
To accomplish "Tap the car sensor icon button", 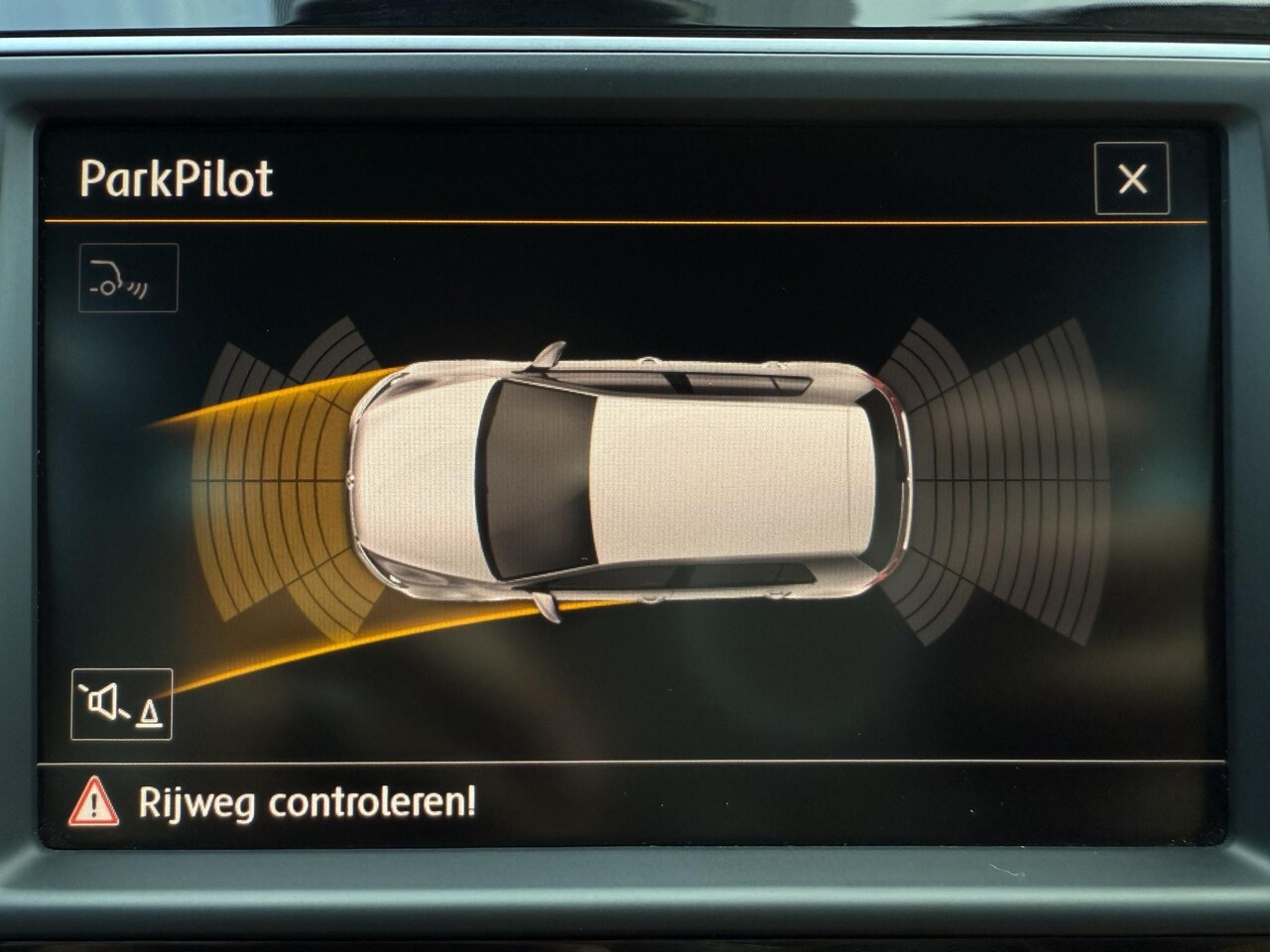I will click(128, 278).
